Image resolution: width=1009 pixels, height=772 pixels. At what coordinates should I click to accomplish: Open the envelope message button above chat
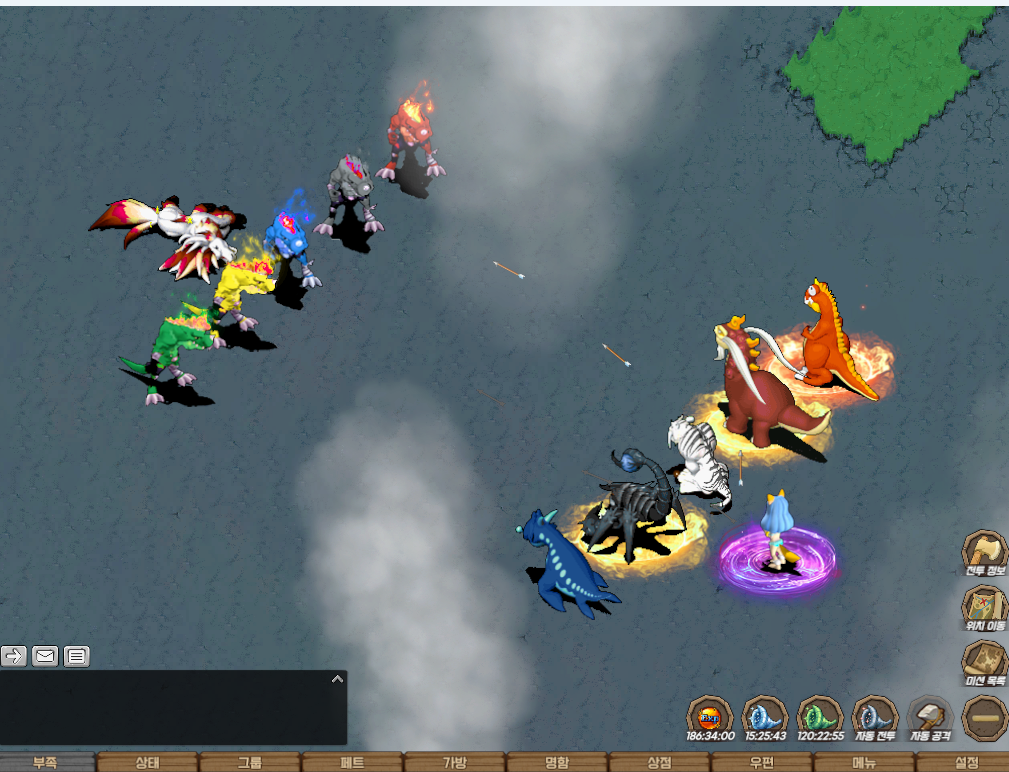[45, 656]
